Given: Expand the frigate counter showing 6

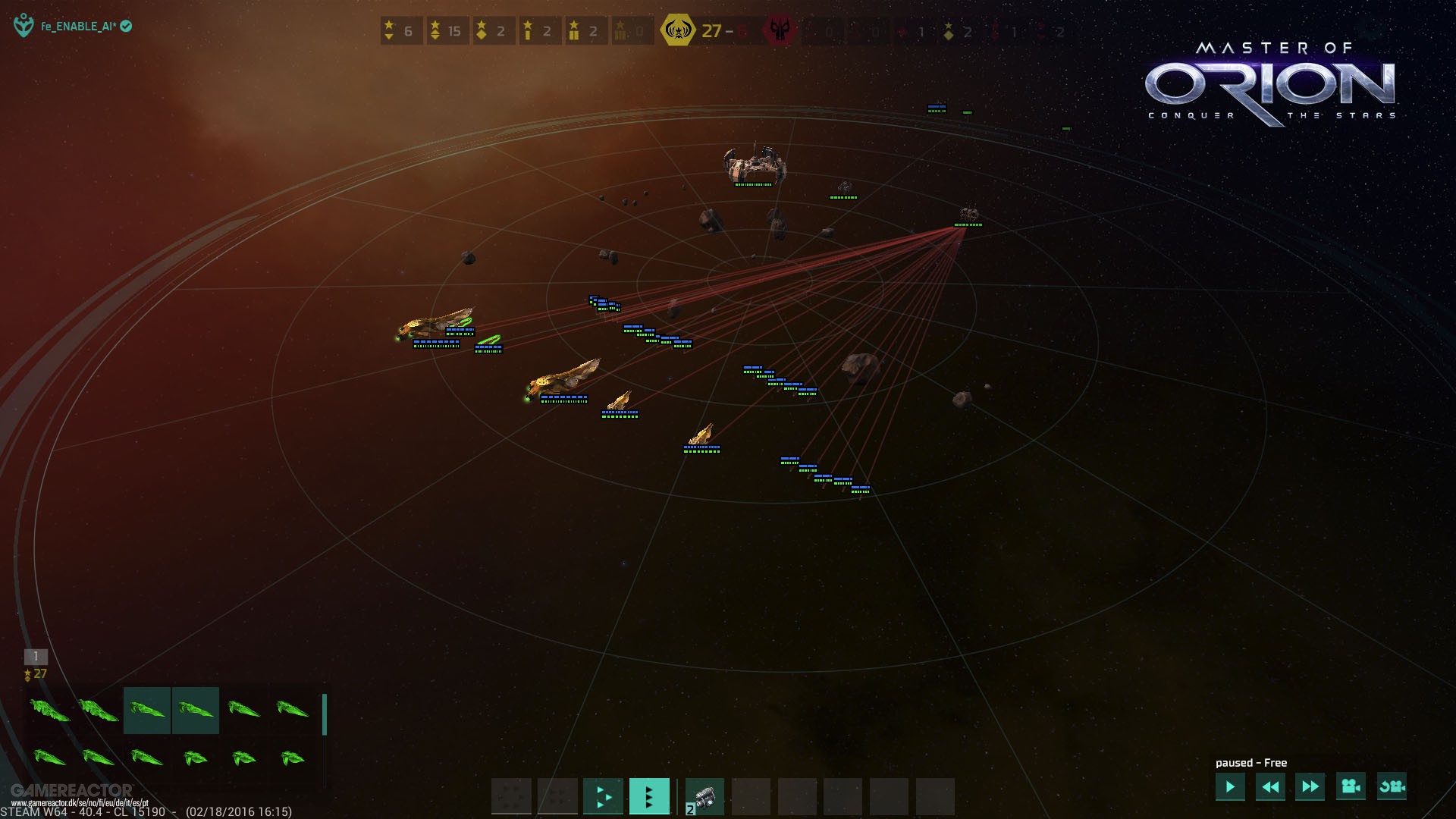Looking at the screenshot, I should [x=401, y=31].
